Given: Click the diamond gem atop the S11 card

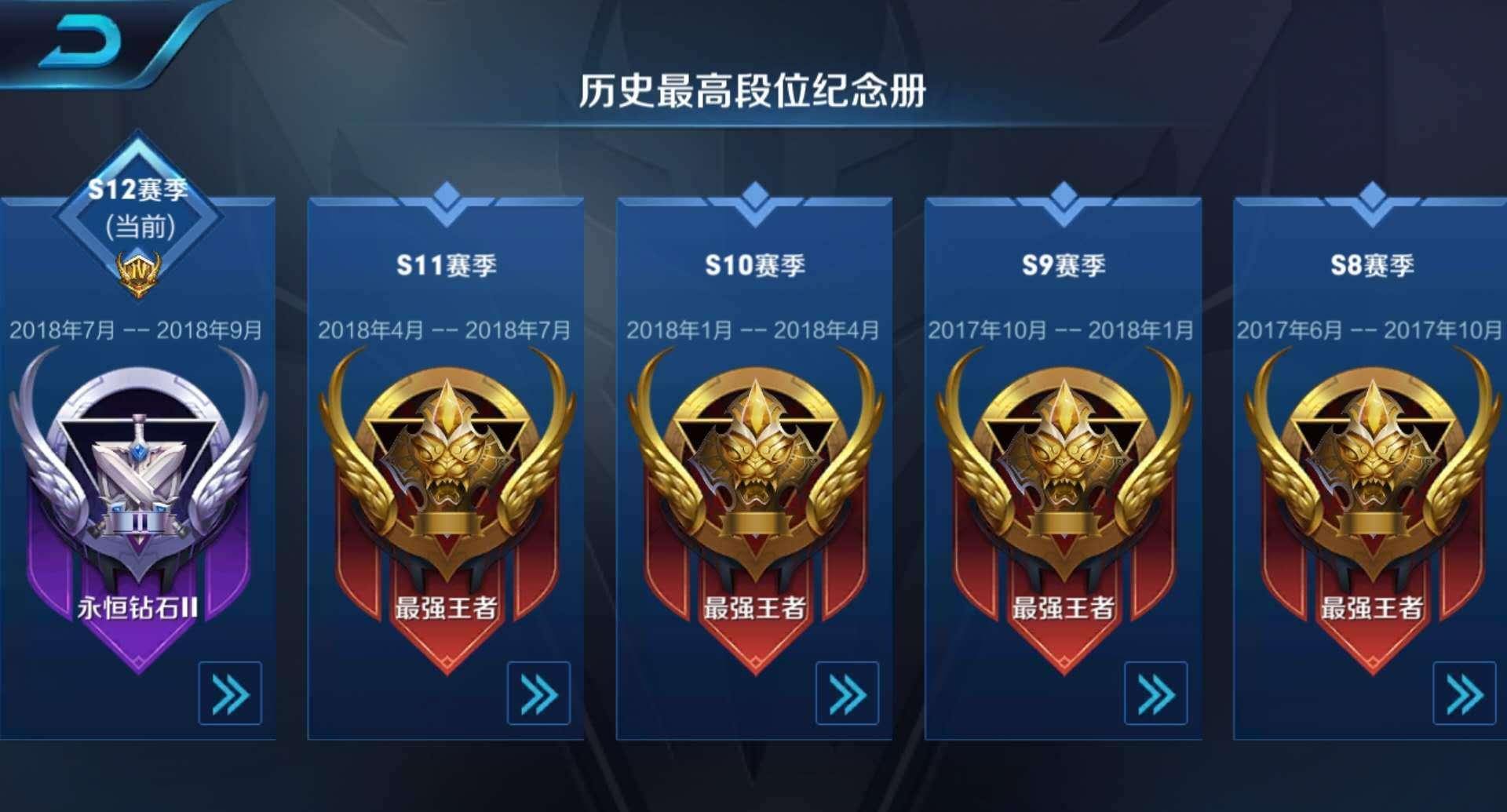Looking at the screenshot, I should click(x=447, y=192).
